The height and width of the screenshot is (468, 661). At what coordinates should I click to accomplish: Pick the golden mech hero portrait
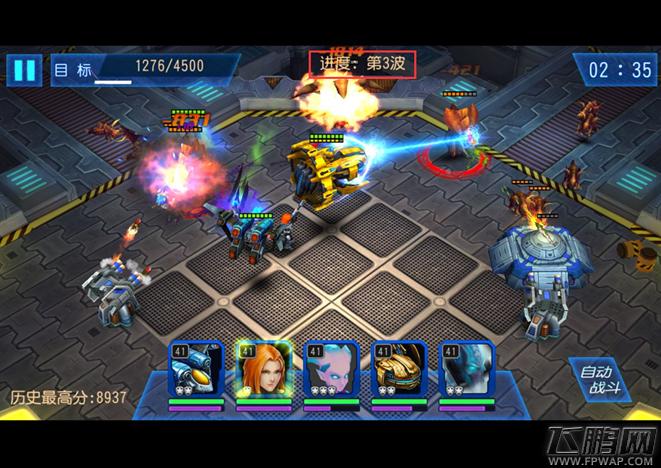click(x=399, y=371)
